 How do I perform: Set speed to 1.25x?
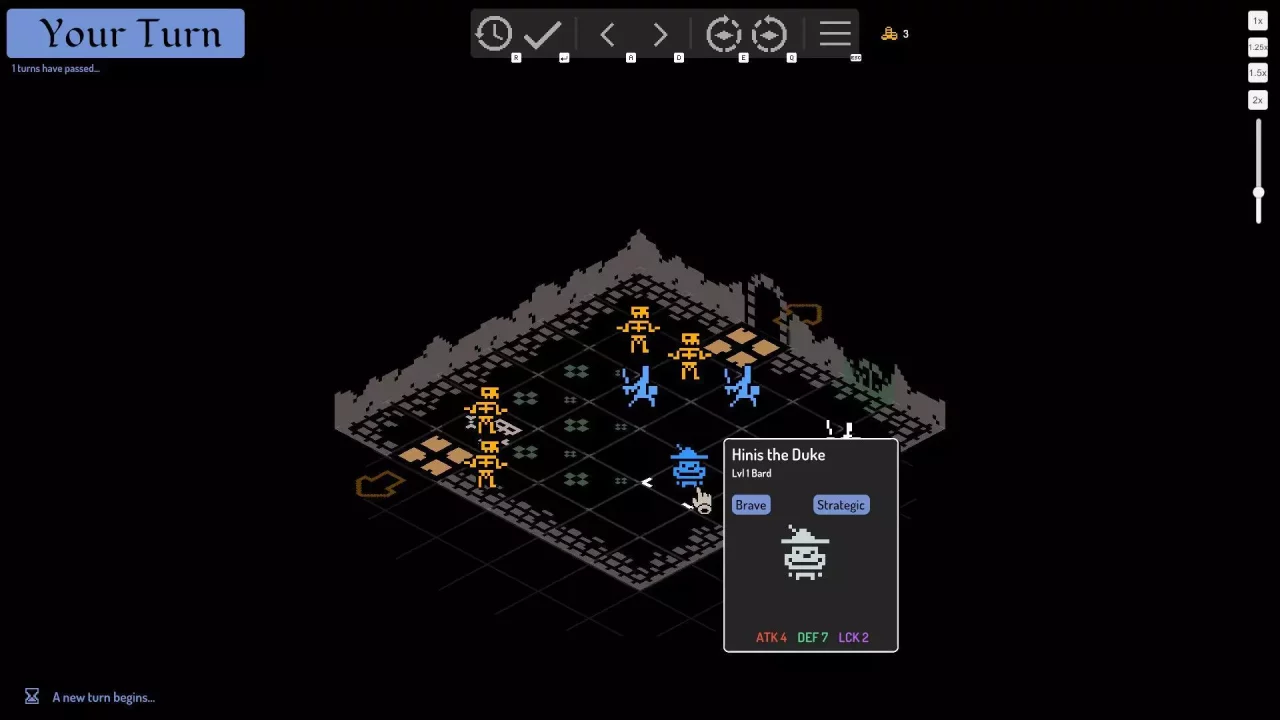[1258, 47]
